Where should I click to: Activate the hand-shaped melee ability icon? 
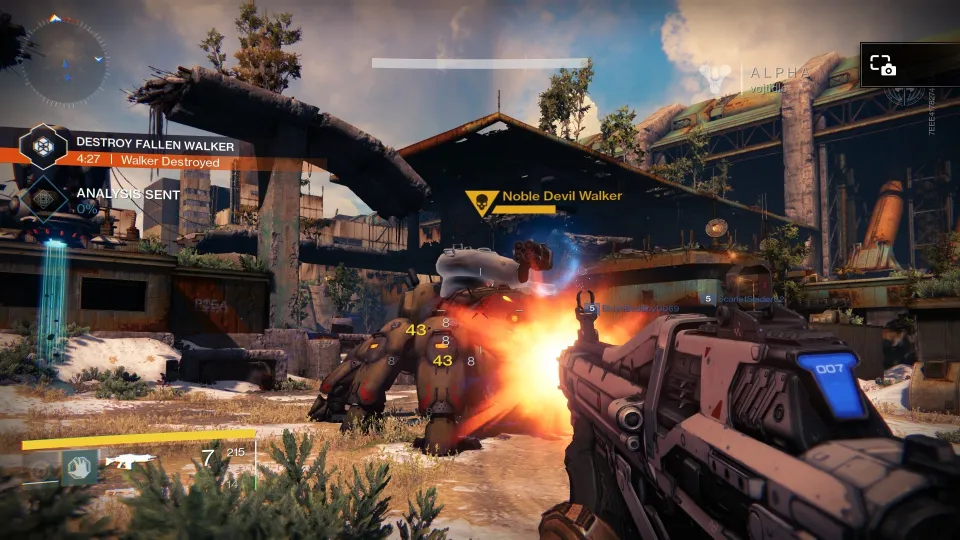pyautogui.click(x=79, y=466)
